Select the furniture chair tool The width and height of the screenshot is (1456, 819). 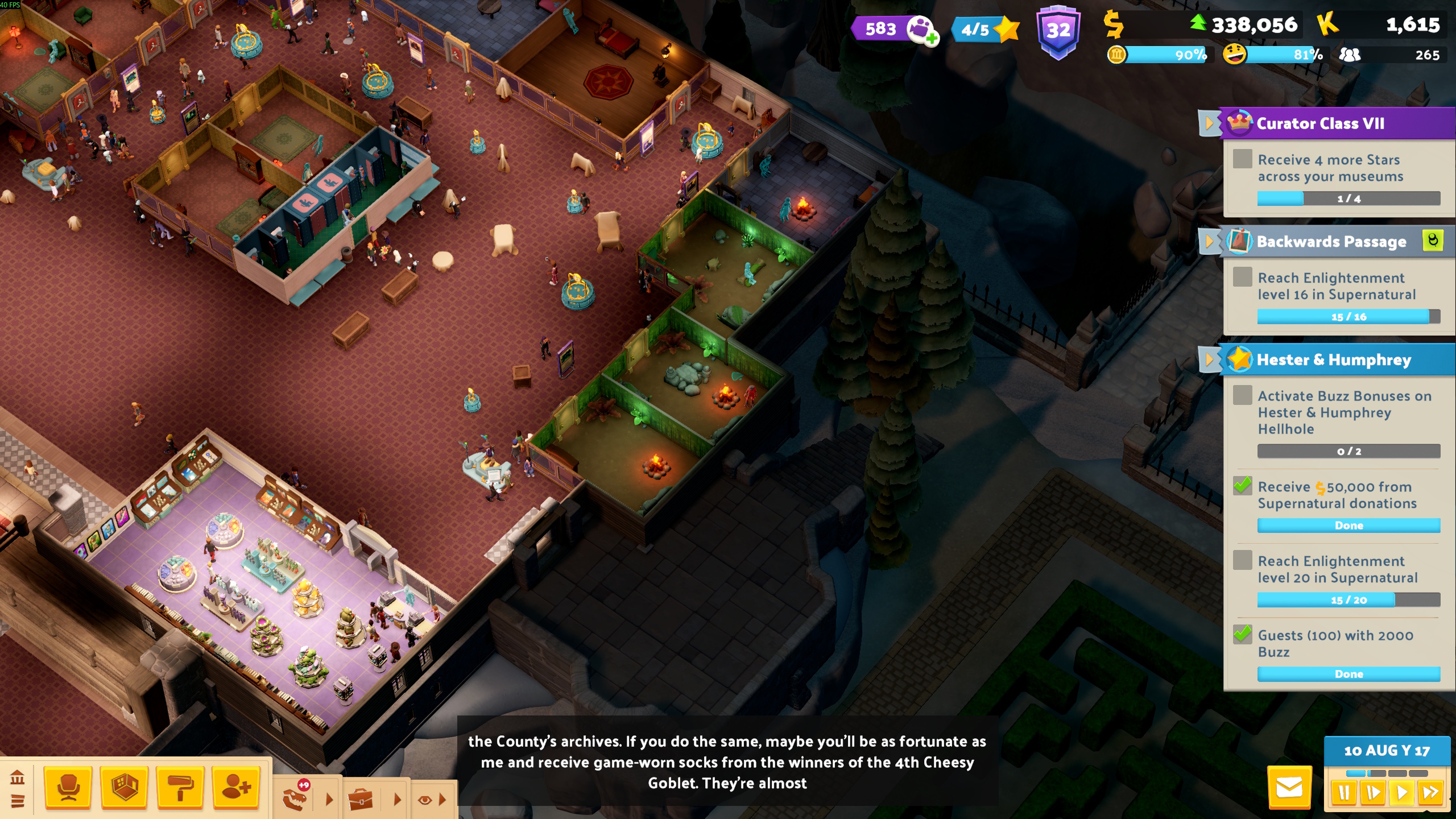(x=68, y=789)
